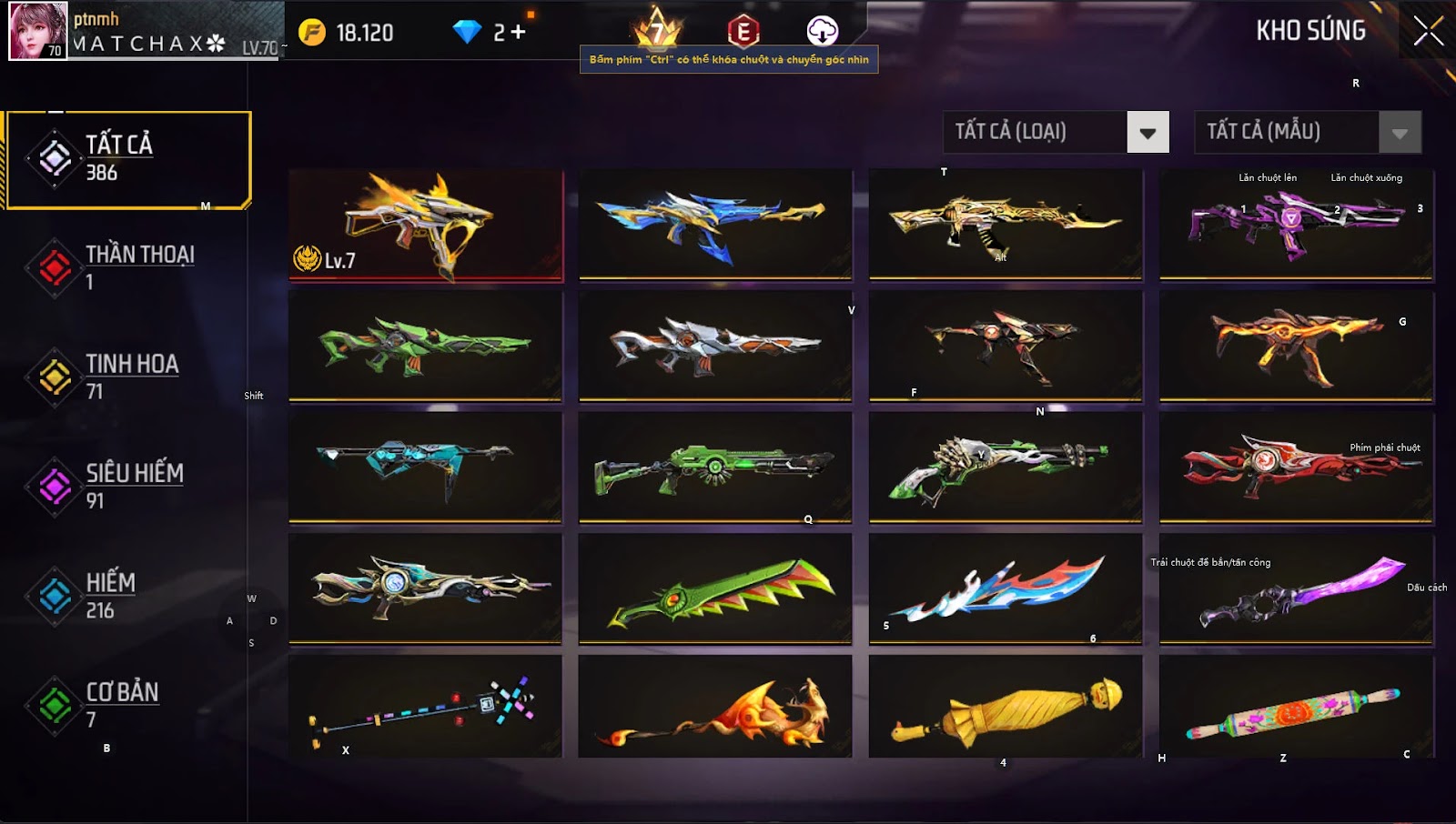Select the purple assault rifle skin
Viewport: 1456px width, 824px height.
coord(1296,224)
